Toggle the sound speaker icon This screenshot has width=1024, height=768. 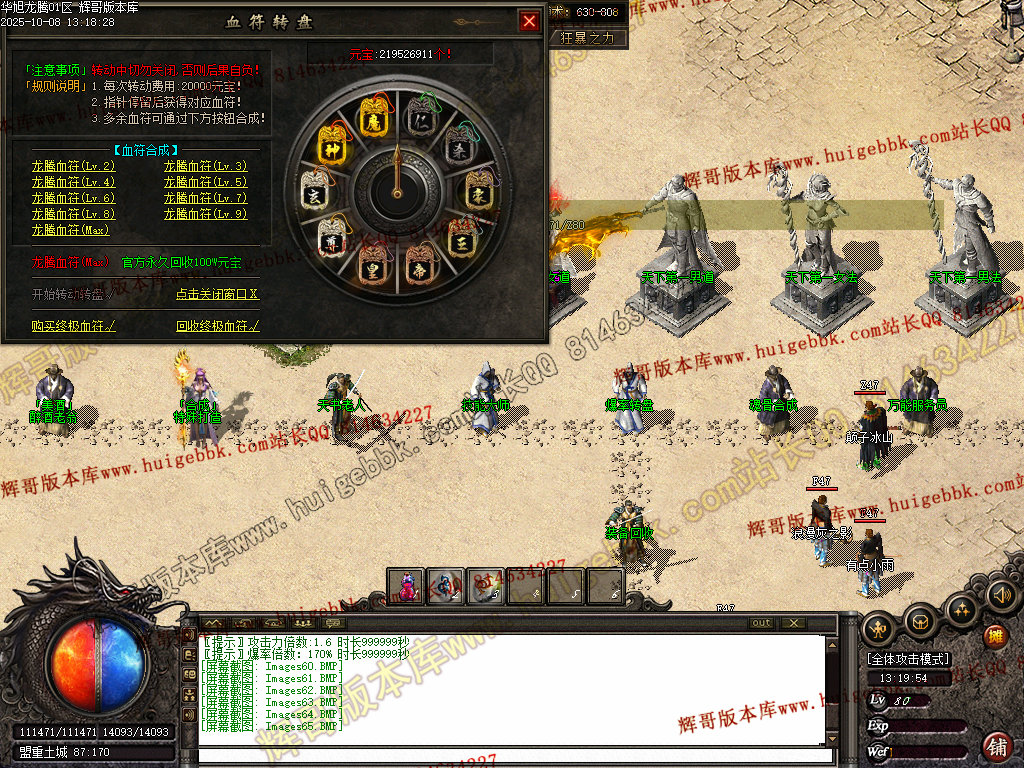click(x=1001, y=595)
